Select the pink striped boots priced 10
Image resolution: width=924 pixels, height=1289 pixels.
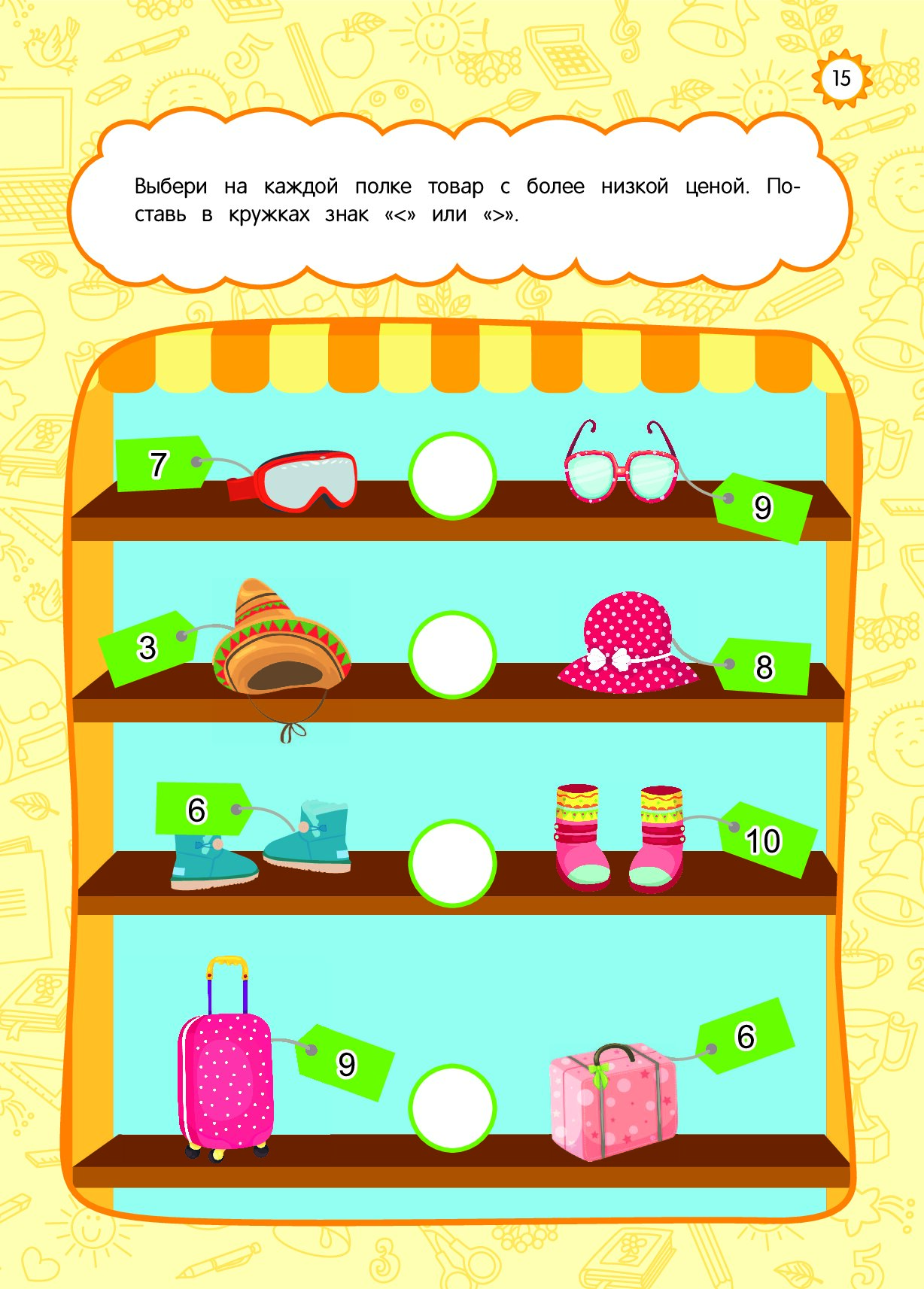pyautogui.click(x=619, y=839)
